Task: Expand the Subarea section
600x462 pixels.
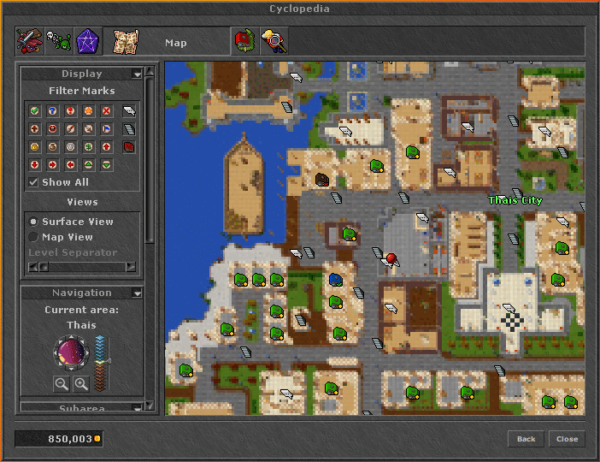Action: (136, 407)
